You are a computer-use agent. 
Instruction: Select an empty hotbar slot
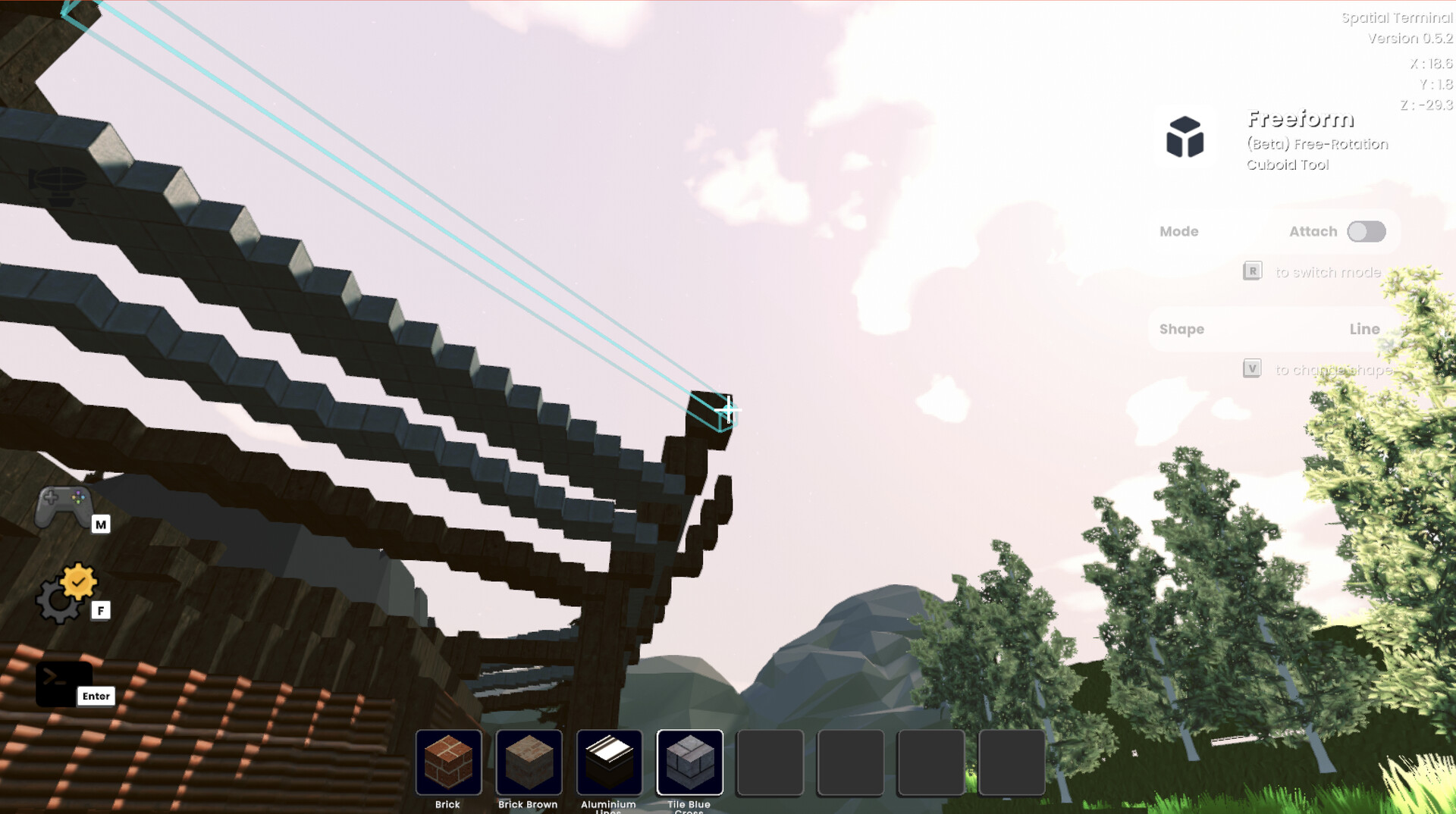pyautogui.click(x=770, y=762)
